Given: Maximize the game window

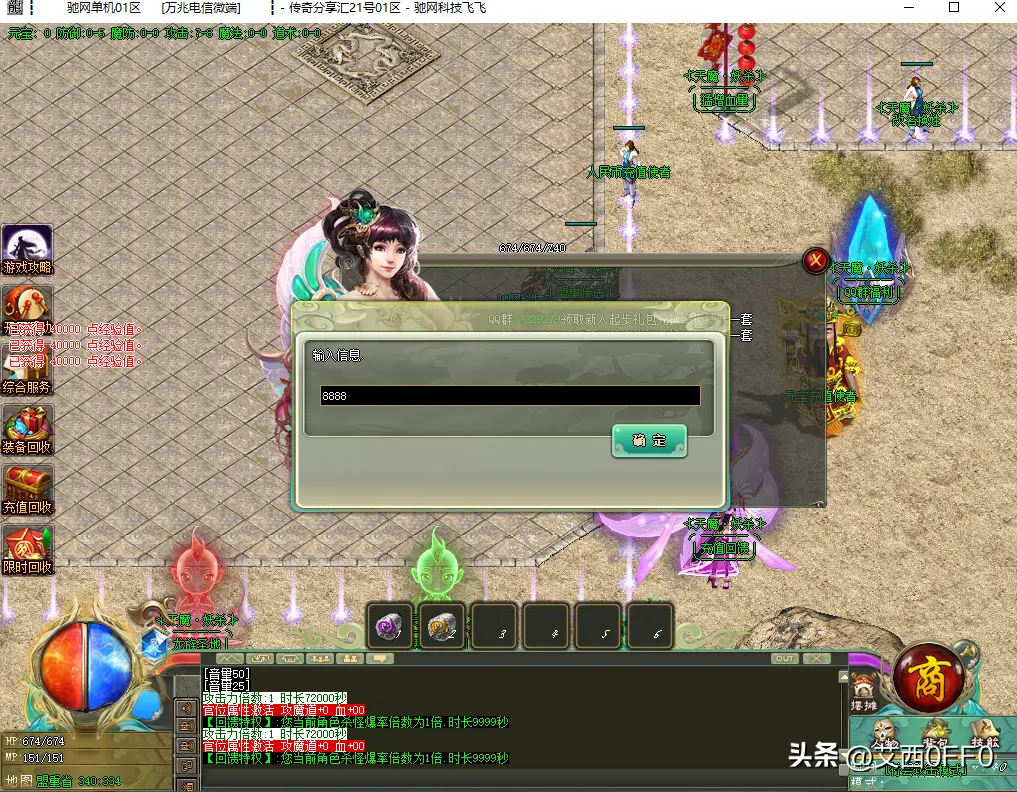Looking at the screenshot, I should (953, 8).
